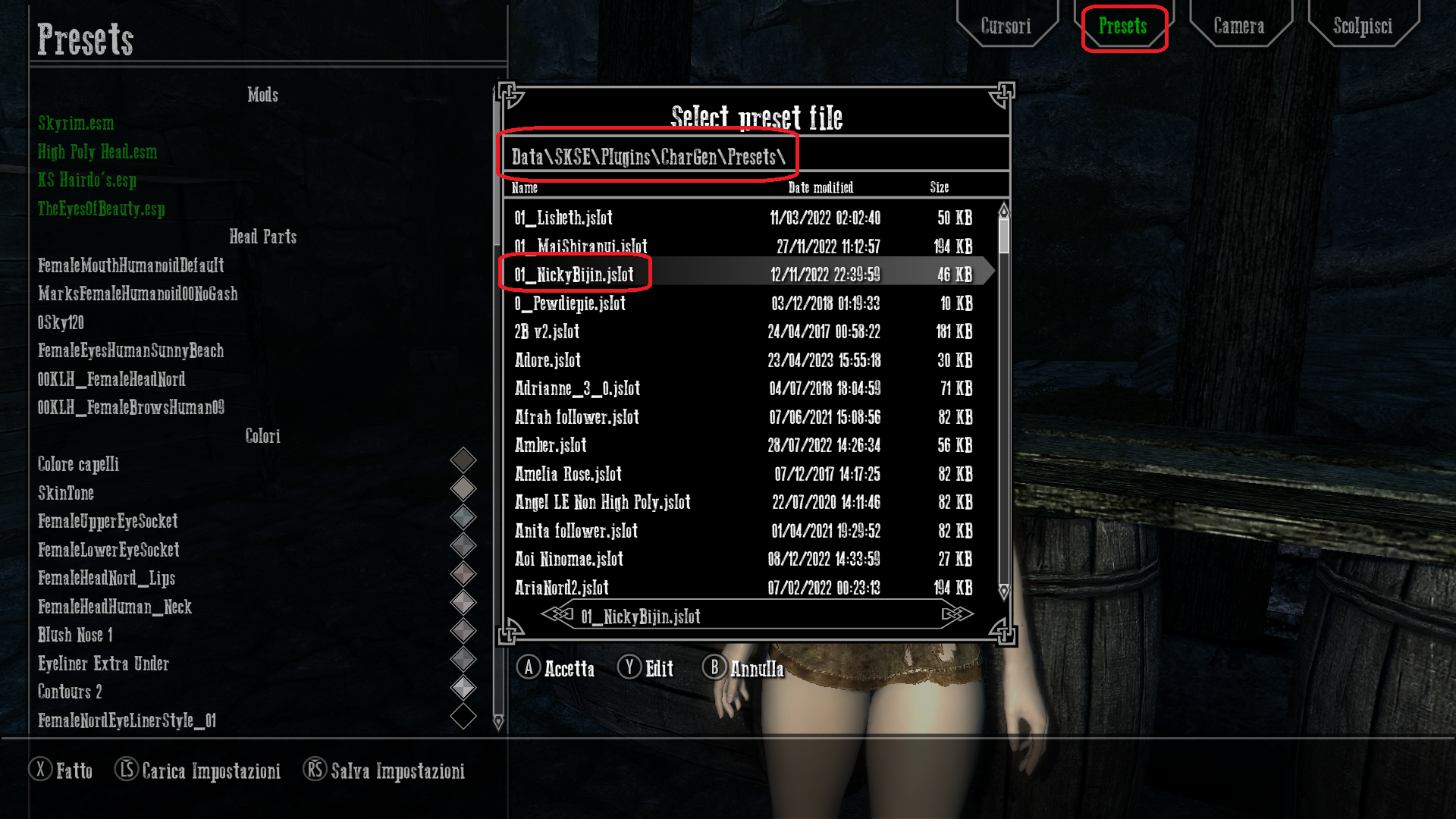The image size is (1456, 819).
Task: Switch to the Scolpisci tab
Action: pyautogui.click(x=1363, y=26)
